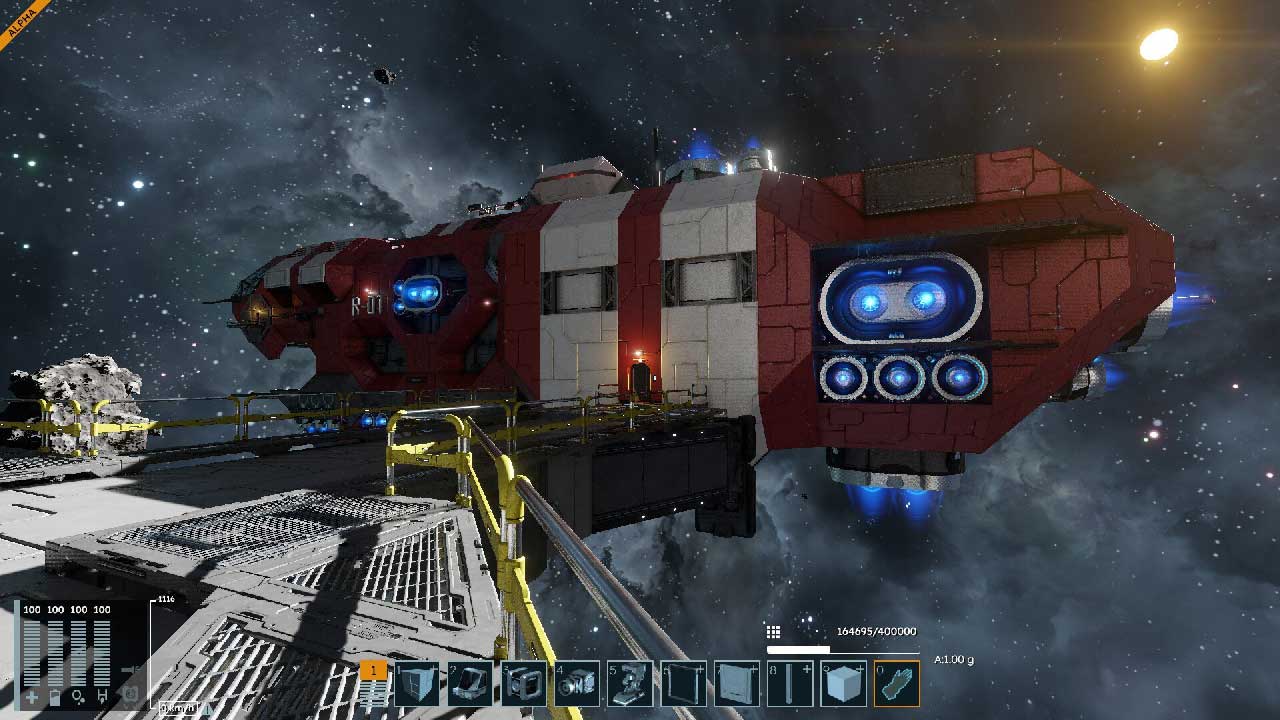Image resolution: width=1280 pixels, height=720 pixels.
Task: Select the square frame block in slot 3
Action: pos(523,684)
